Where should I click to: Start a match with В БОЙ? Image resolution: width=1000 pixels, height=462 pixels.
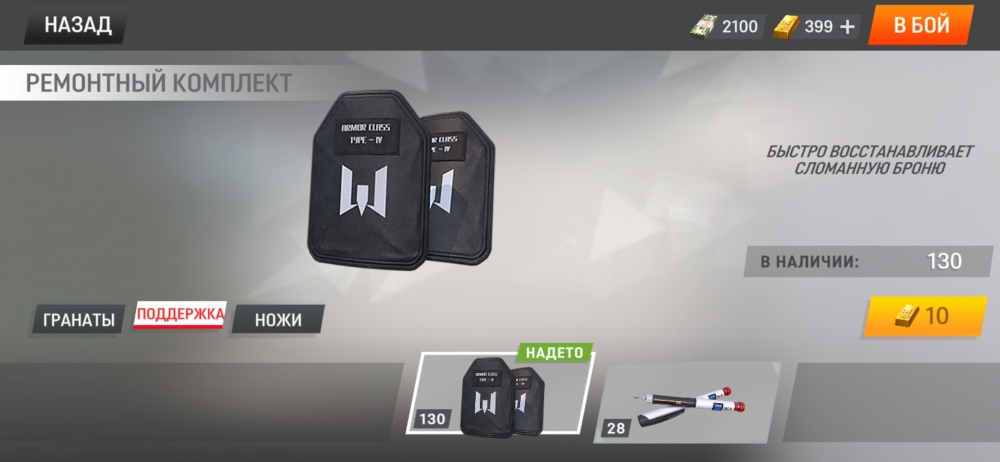921,26
